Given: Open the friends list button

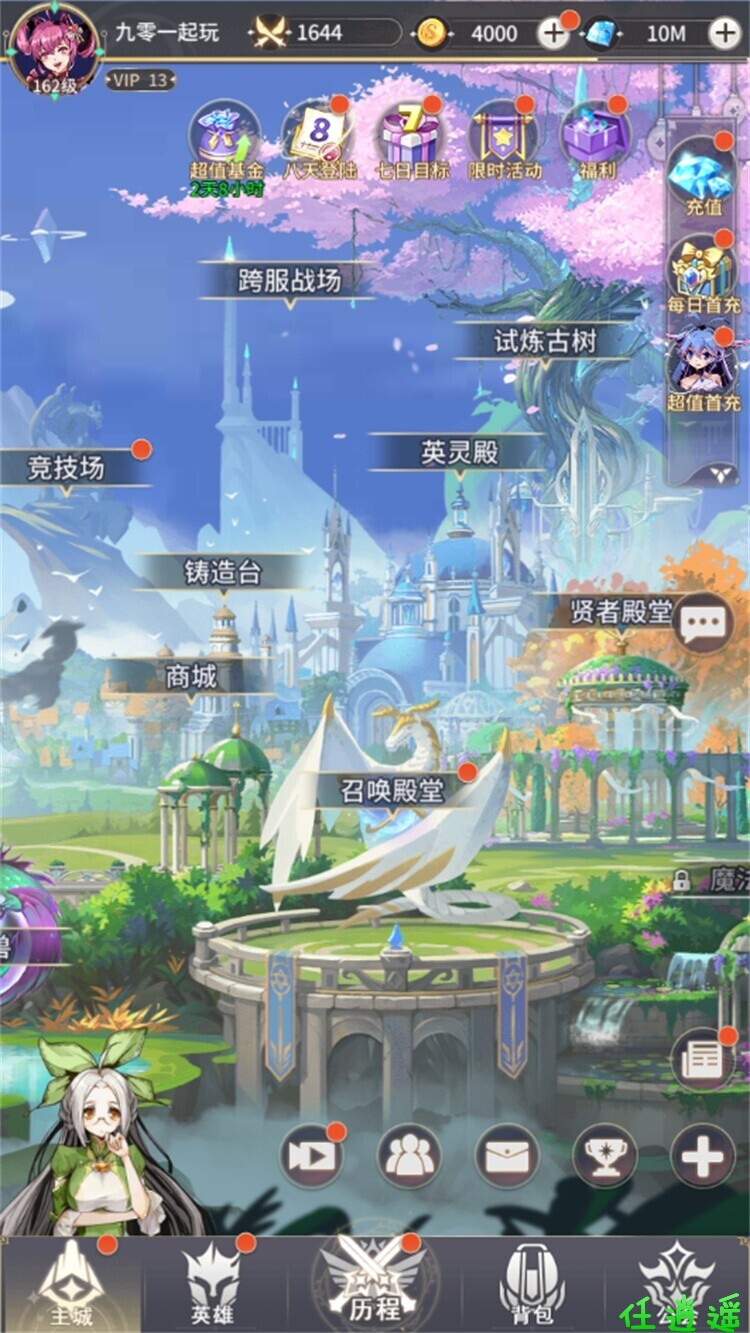Looking at the screenshot, I should click(409, 1158).
